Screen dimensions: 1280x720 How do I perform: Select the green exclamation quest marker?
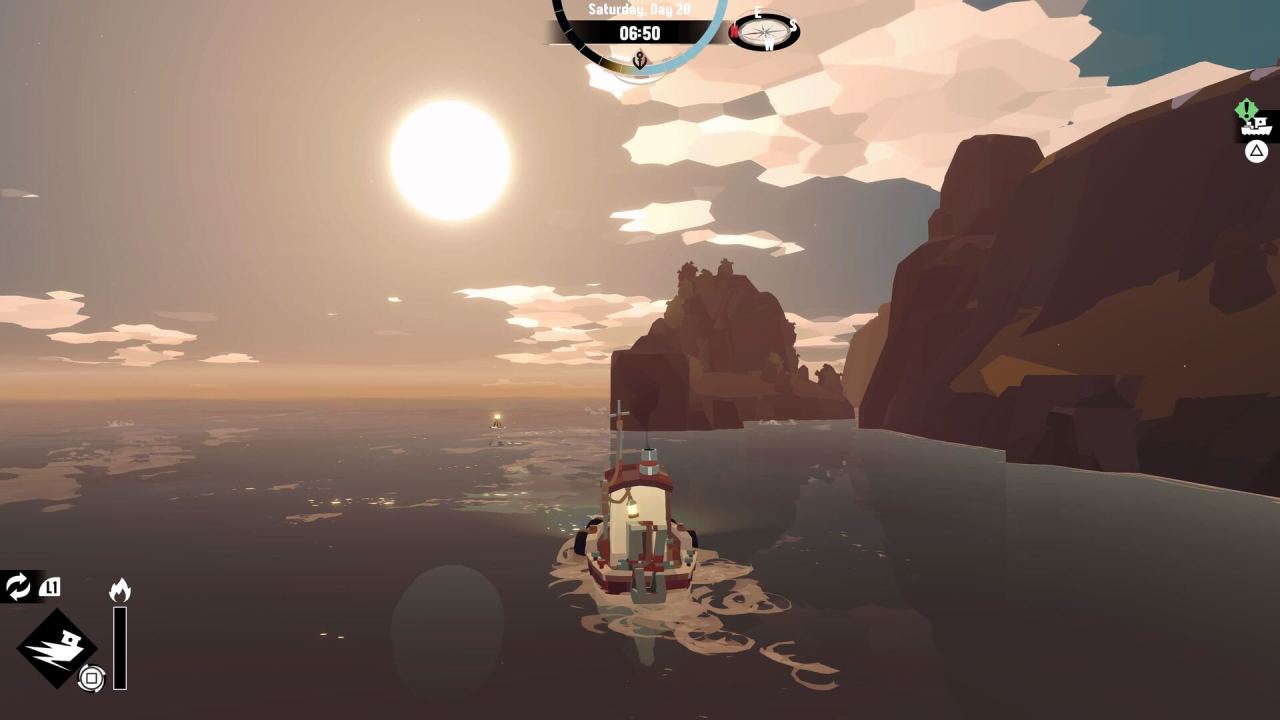click(x=1246, y=108)
